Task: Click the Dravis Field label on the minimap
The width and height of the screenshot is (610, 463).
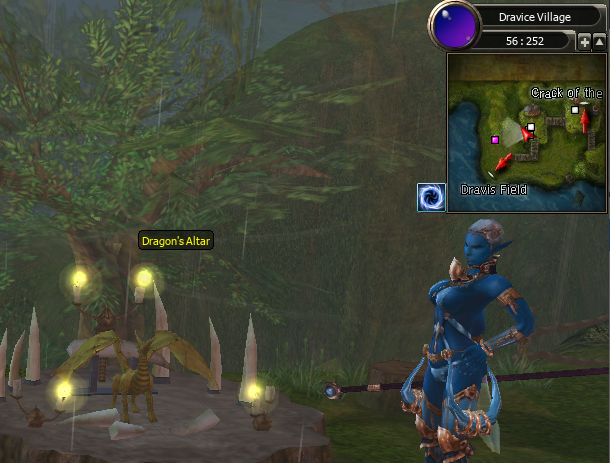Action: point(492,189)
